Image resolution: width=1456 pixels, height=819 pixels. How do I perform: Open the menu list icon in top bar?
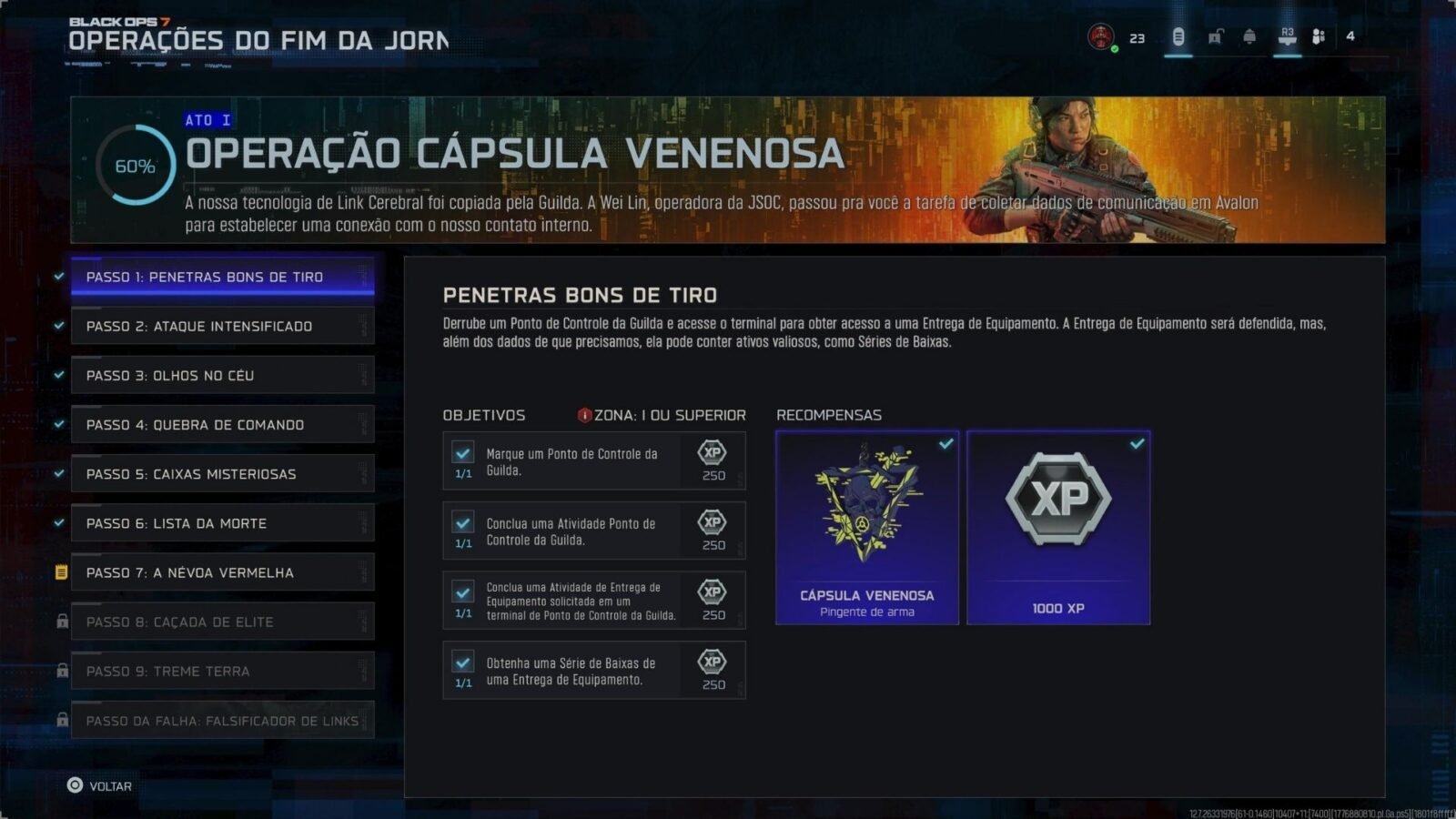(x=1178, y=36)
